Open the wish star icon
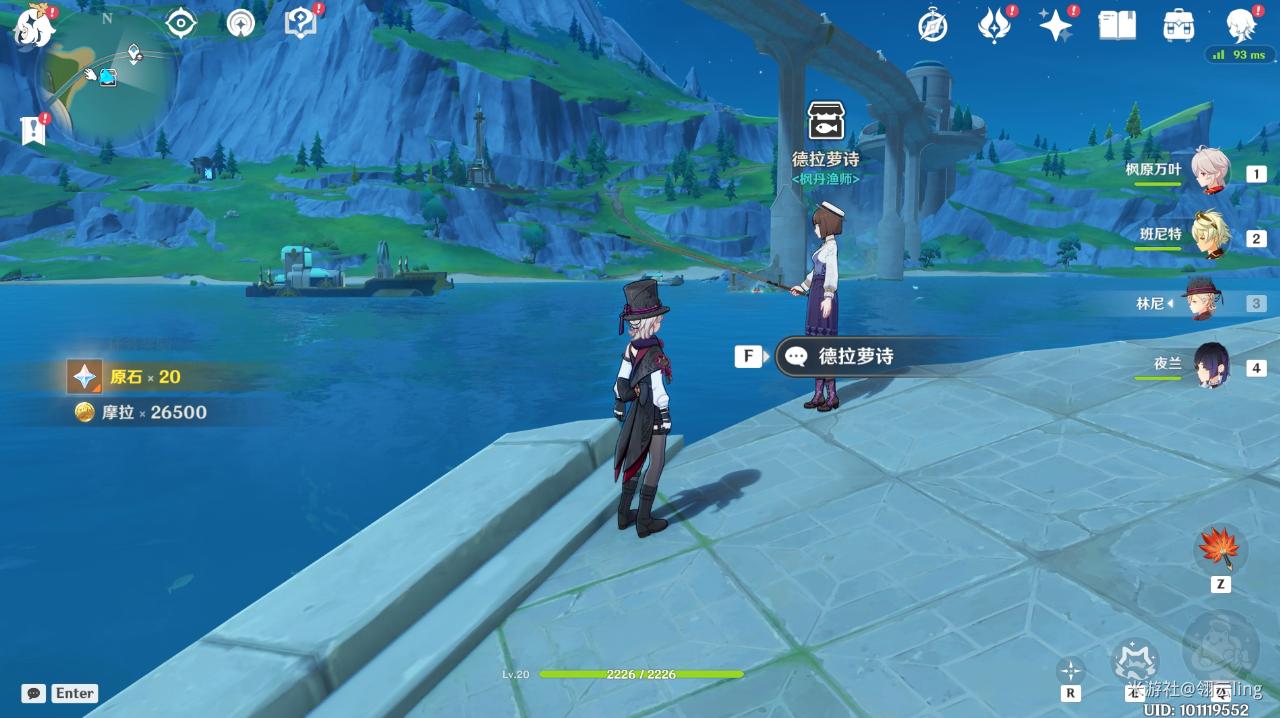The height and width of the screenshot is (718, 1280). 1056,26
